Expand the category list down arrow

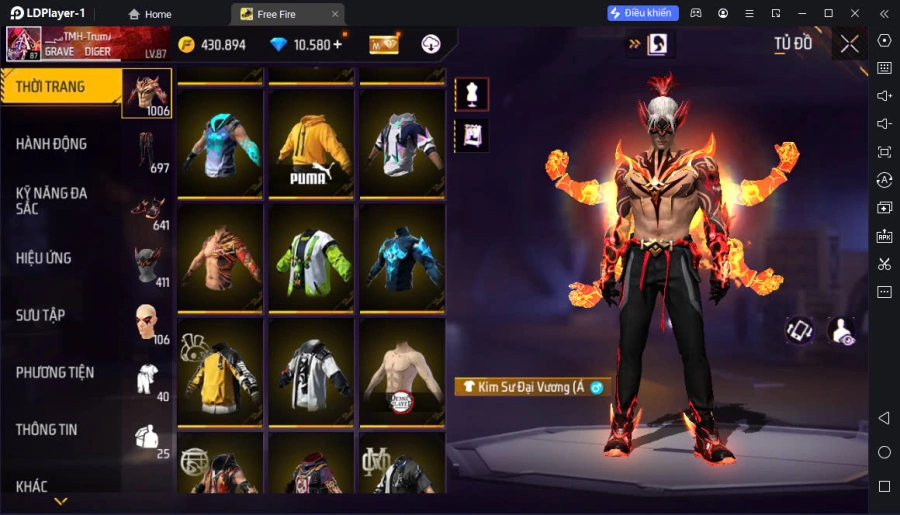(61, 501)
